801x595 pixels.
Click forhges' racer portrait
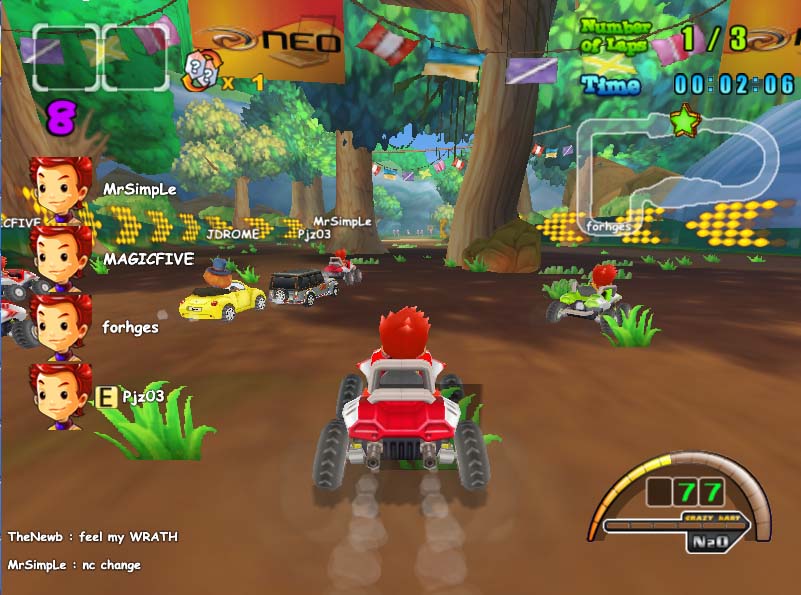[60, 326]
